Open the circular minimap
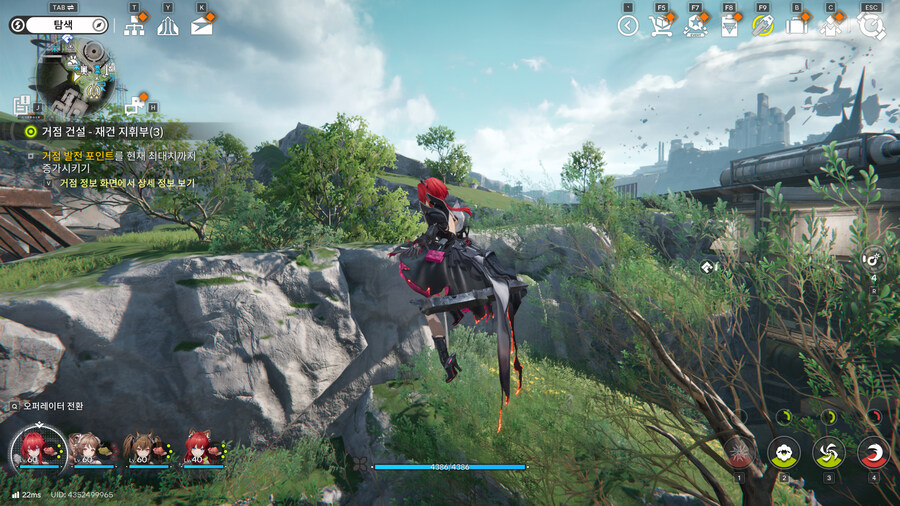This screenshot has height=506, width=900. pyautogui.click(x=73, y=77)
